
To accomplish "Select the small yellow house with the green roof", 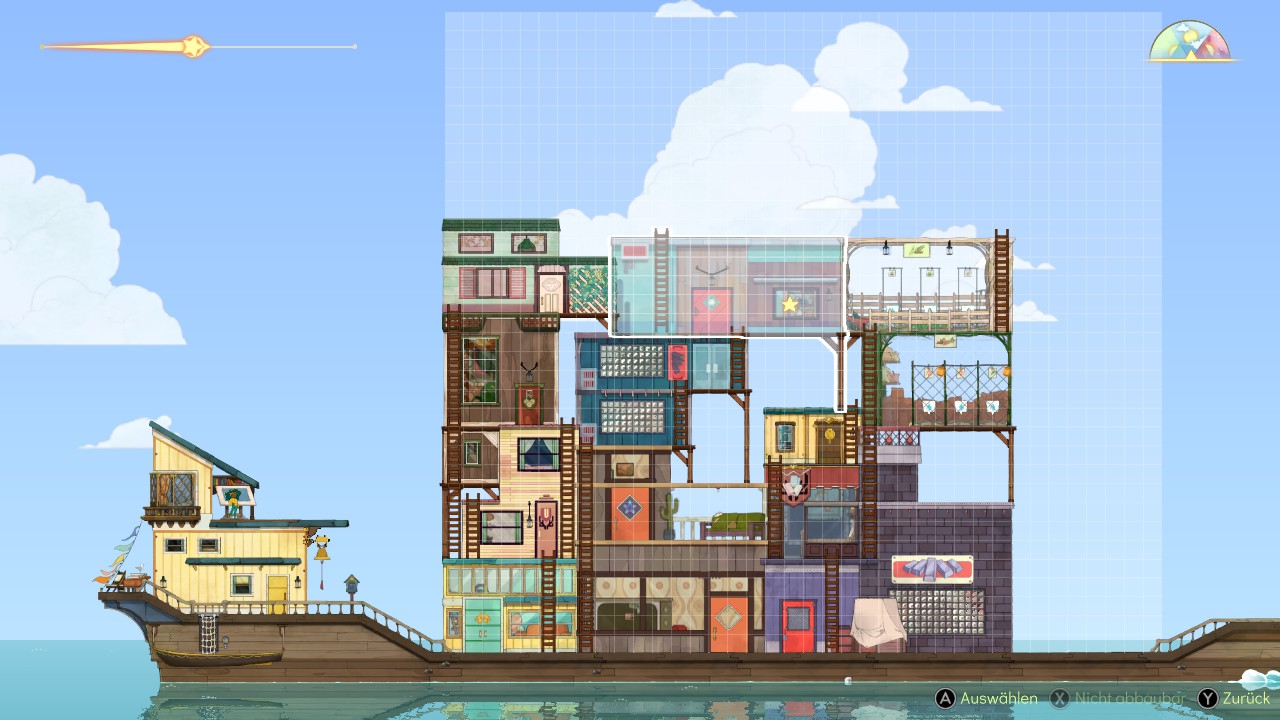I will (805, 436).
